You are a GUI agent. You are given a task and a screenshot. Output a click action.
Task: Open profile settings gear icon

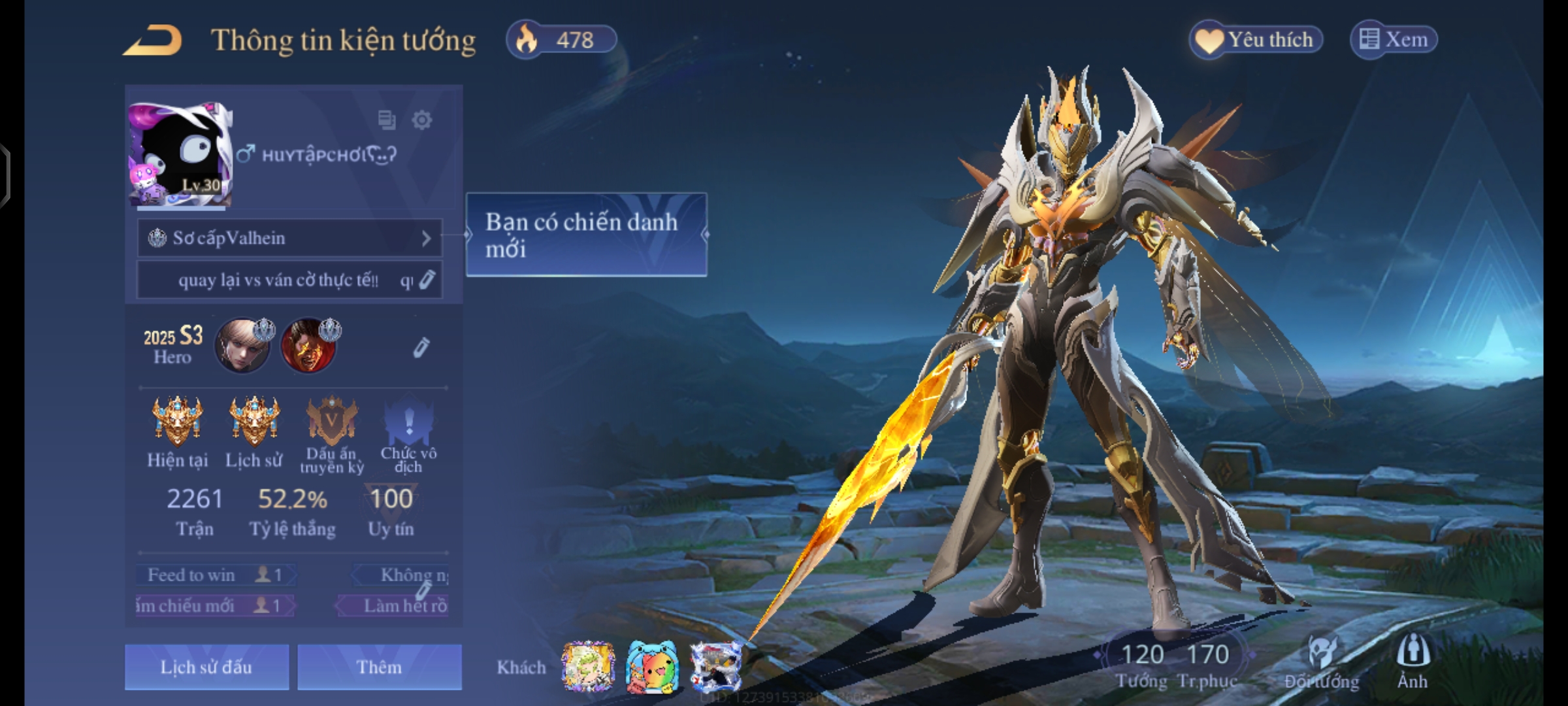click(x=422, y=120)
